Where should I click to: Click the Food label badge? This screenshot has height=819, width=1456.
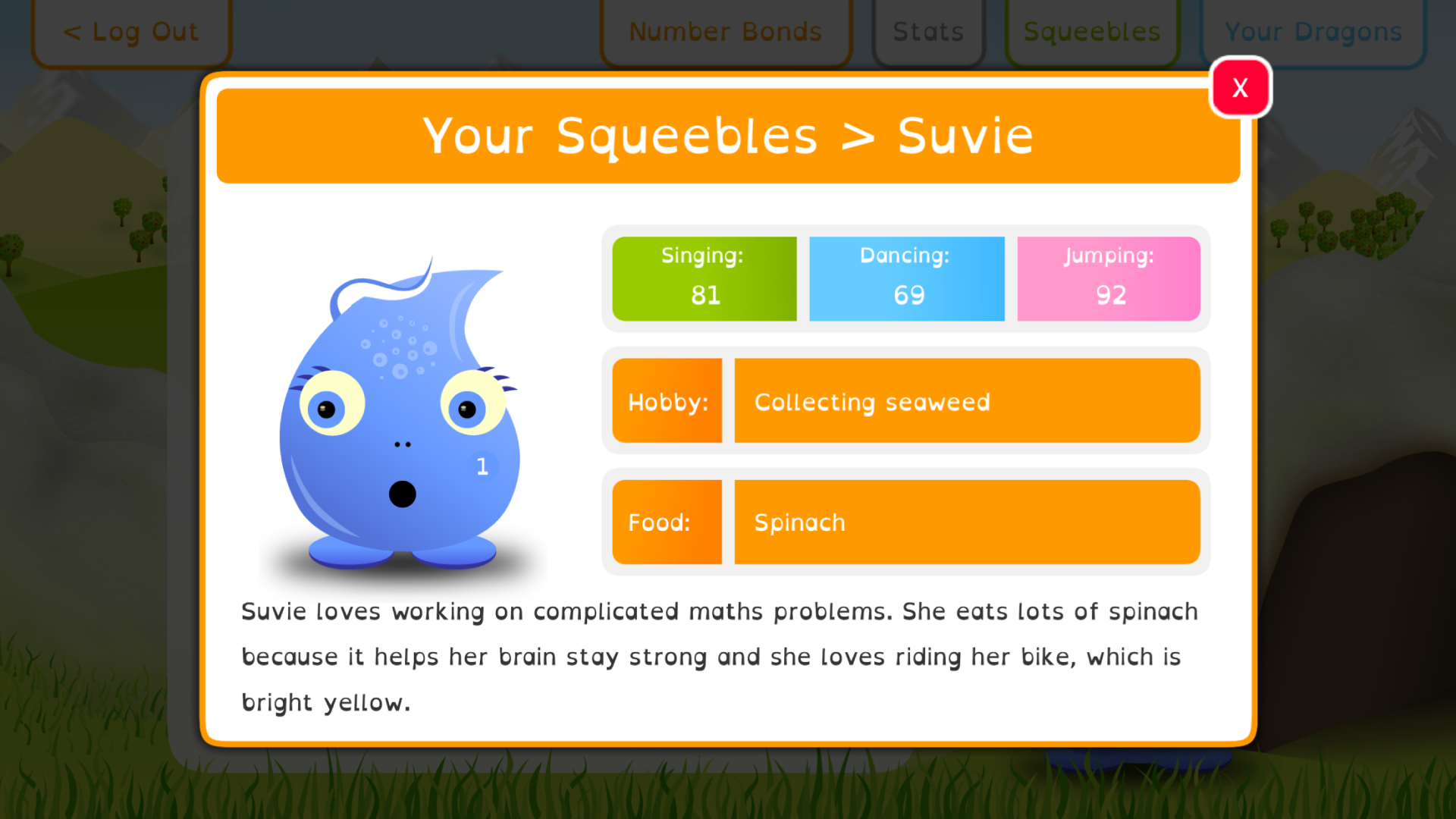(667, 522)
